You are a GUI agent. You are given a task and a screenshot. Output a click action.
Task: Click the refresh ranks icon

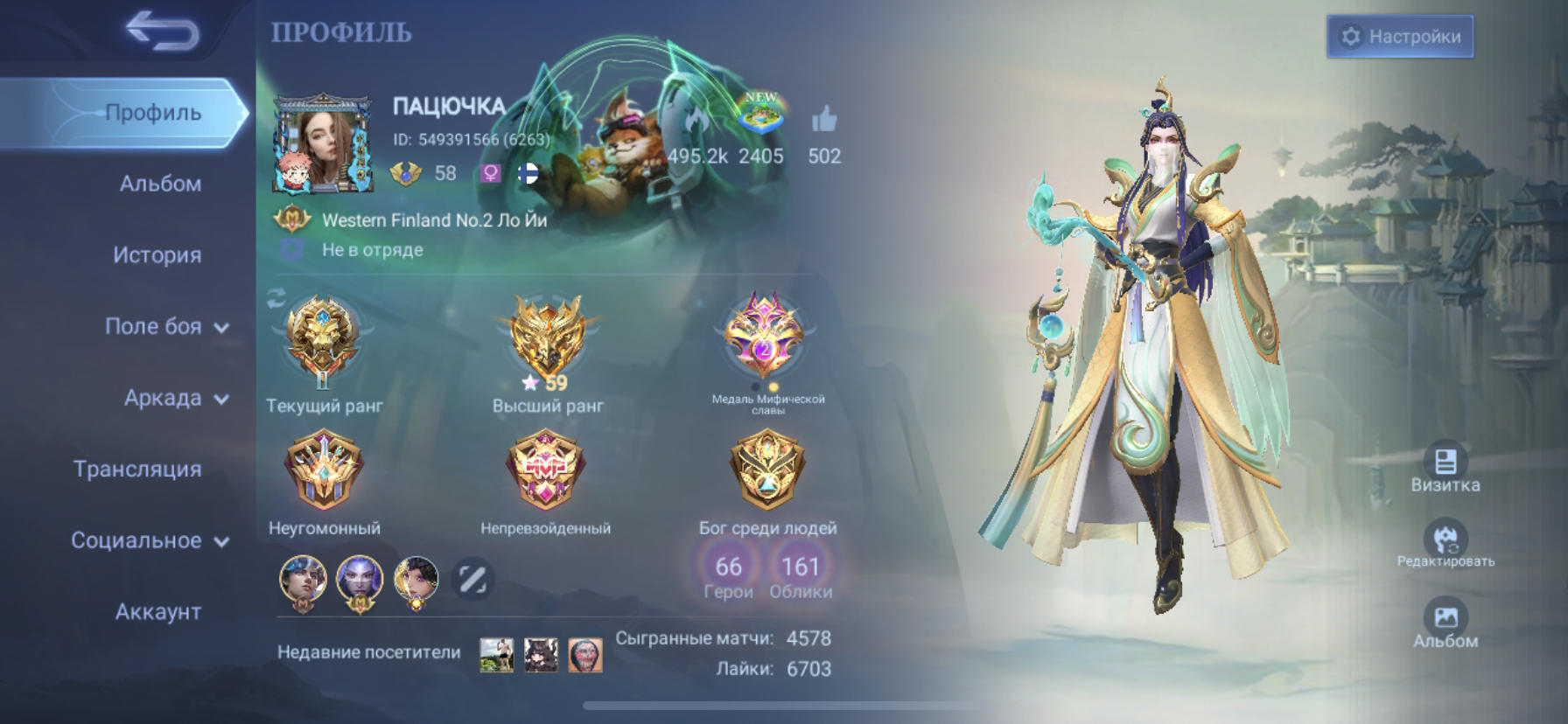[276, 298]
